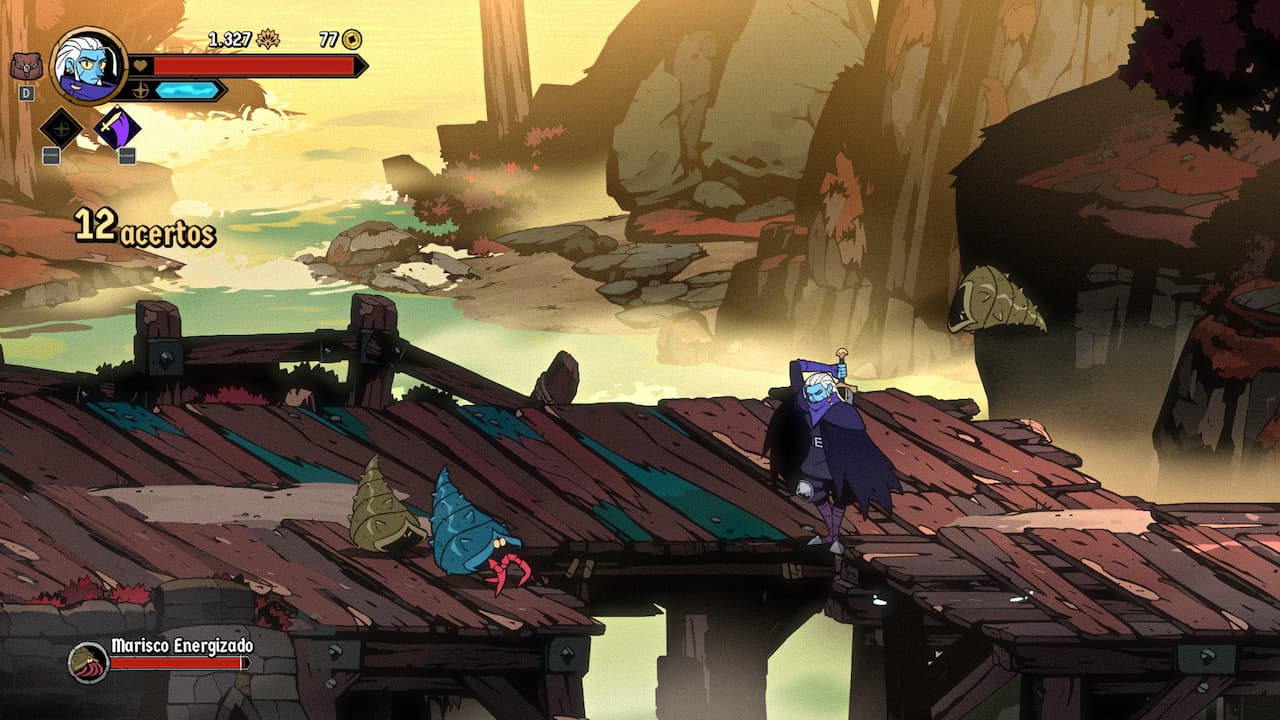Click the blue-skinned hero portrait
The image size is (1280, 720).
[88, 66]
